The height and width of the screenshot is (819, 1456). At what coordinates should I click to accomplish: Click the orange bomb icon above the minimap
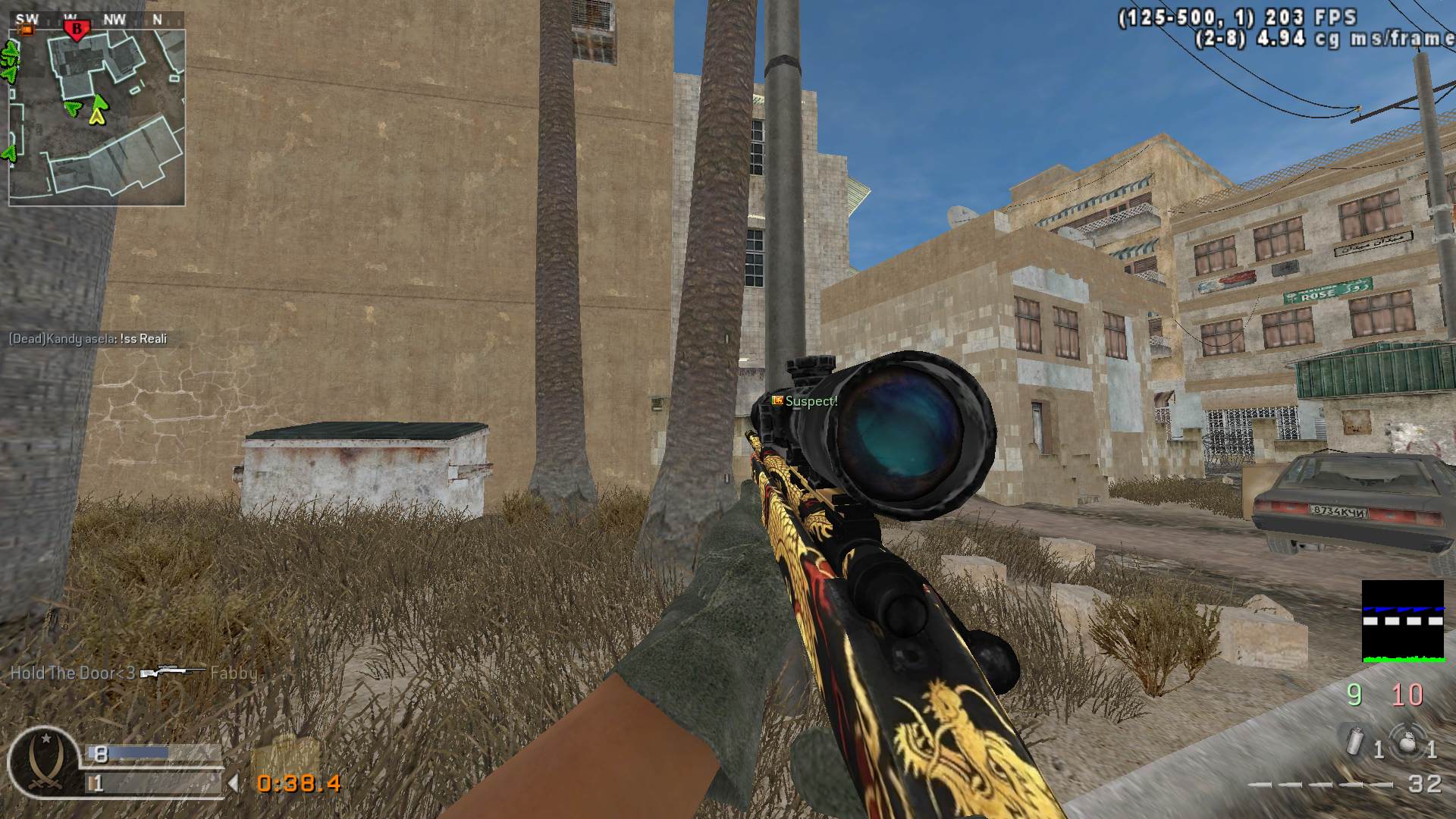[28, 30]
